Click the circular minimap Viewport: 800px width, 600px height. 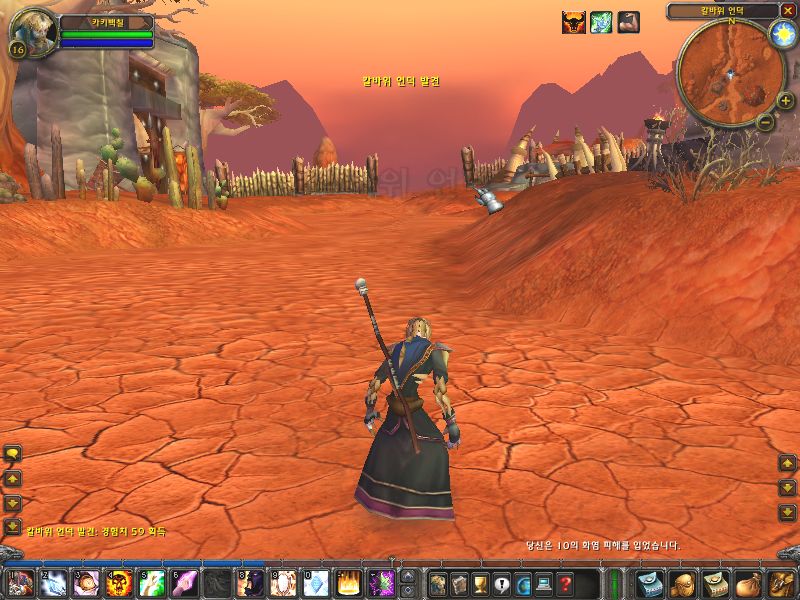729,72
